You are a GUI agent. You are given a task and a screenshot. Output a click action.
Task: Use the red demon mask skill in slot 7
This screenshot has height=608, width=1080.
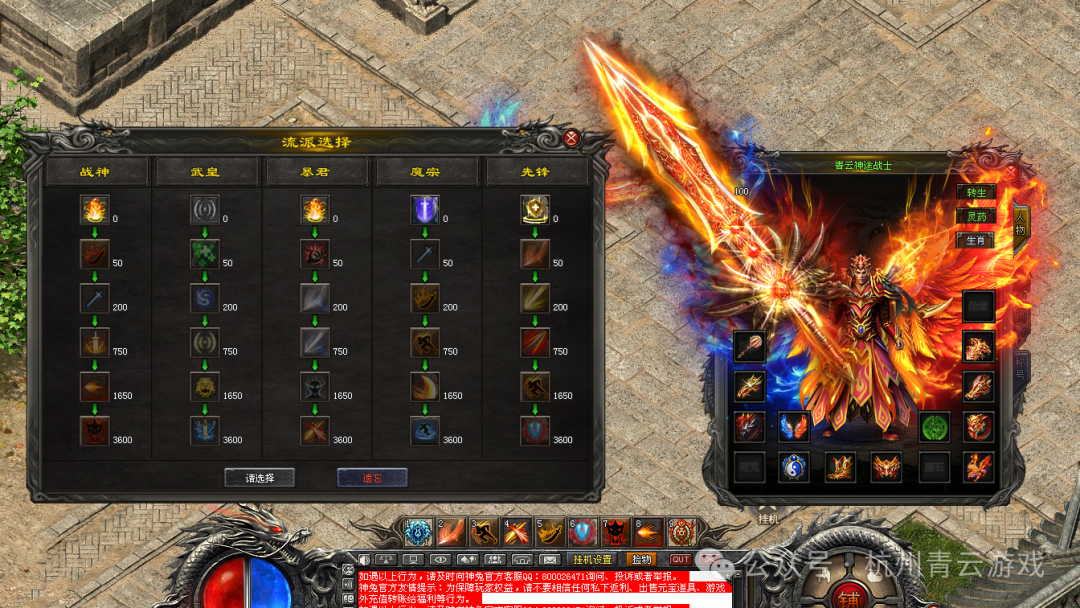615,532
